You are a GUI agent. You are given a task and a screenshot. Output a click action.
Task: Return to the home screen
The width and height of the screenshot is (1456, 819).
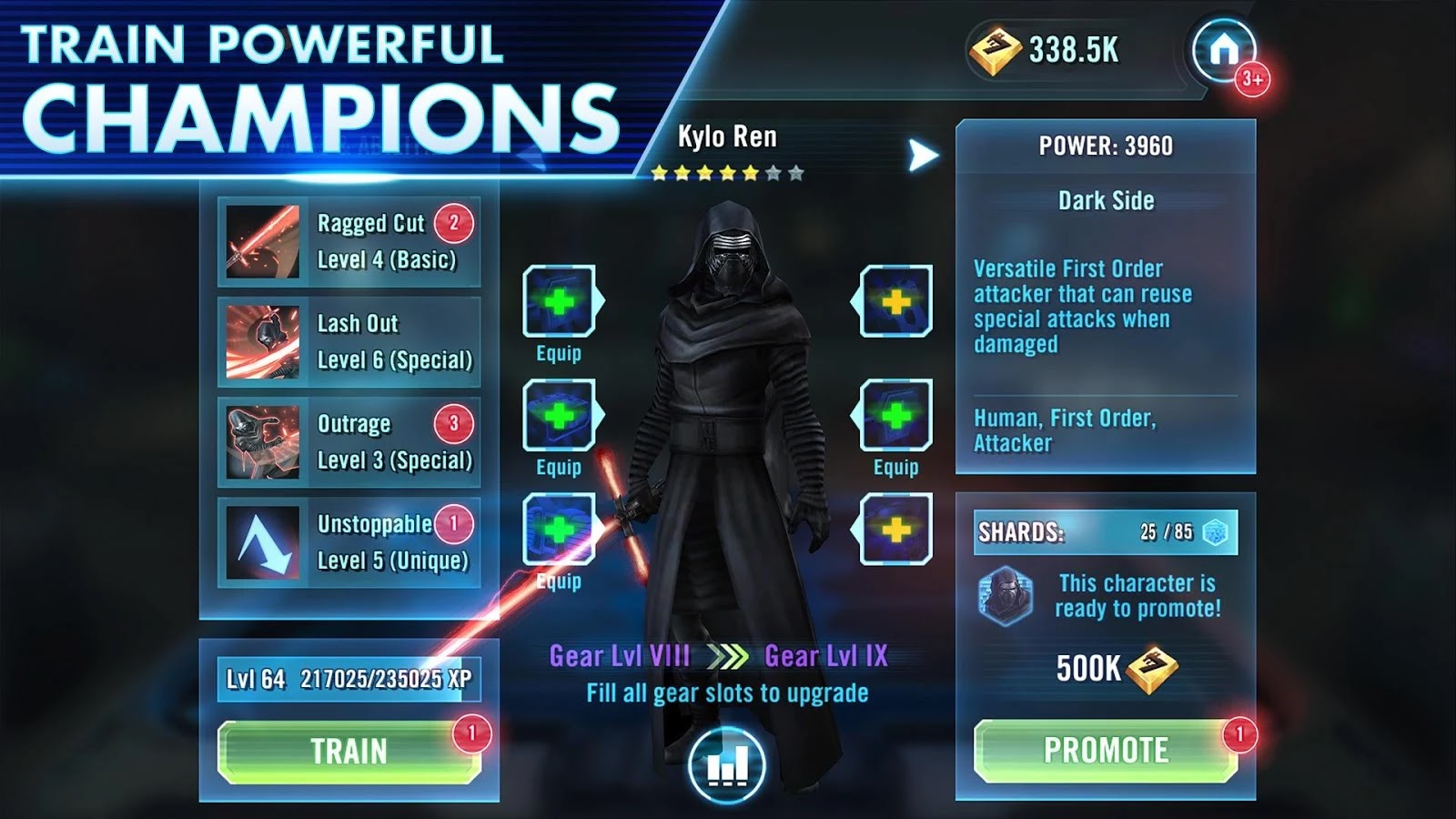[x=1224, y=50]
